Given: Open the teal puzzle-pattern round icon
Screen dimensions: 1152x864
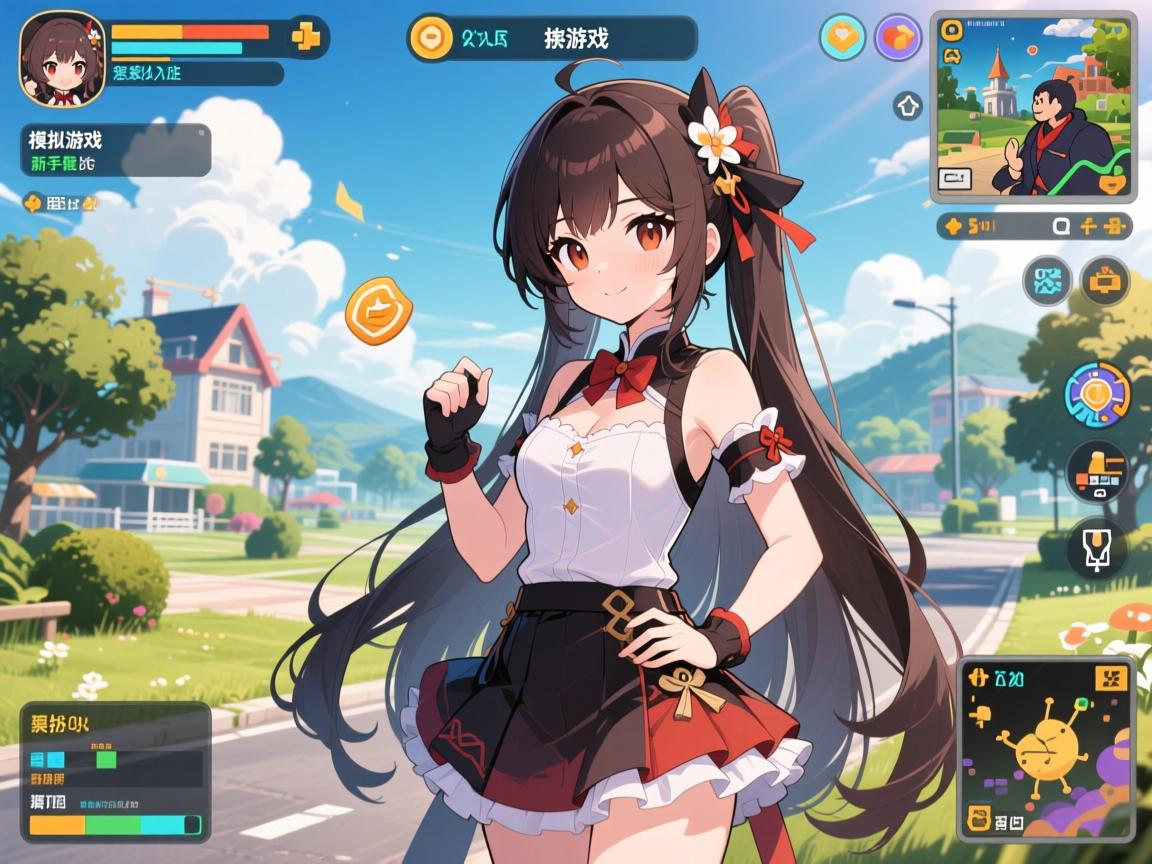Looking at the screenshot, I should point(1047,281).
